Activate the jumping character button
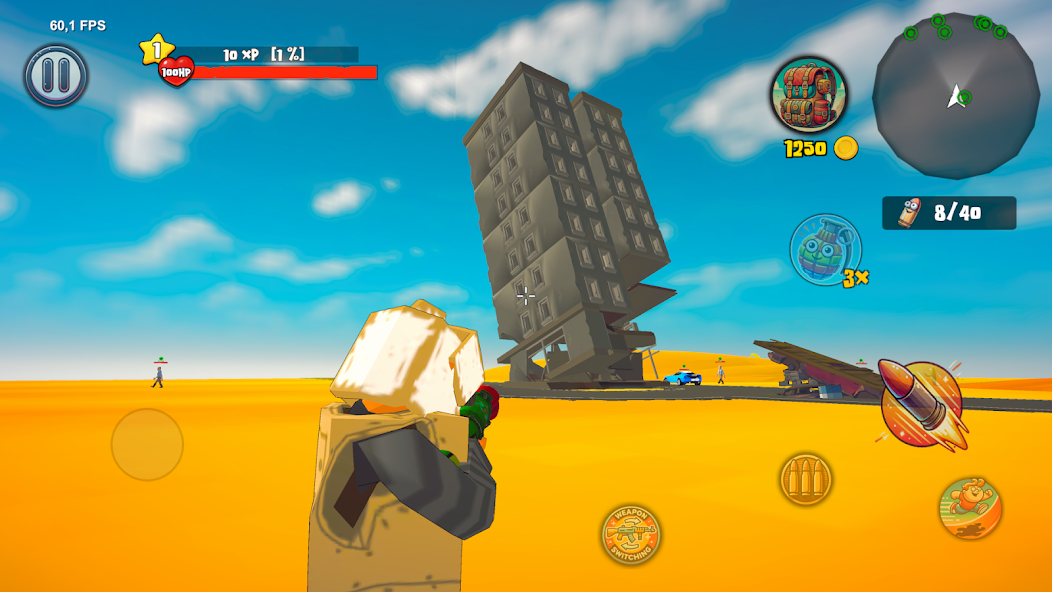The width and height of the screenshot is (1052, 592). pyautogui.click(x=970, y=508)
